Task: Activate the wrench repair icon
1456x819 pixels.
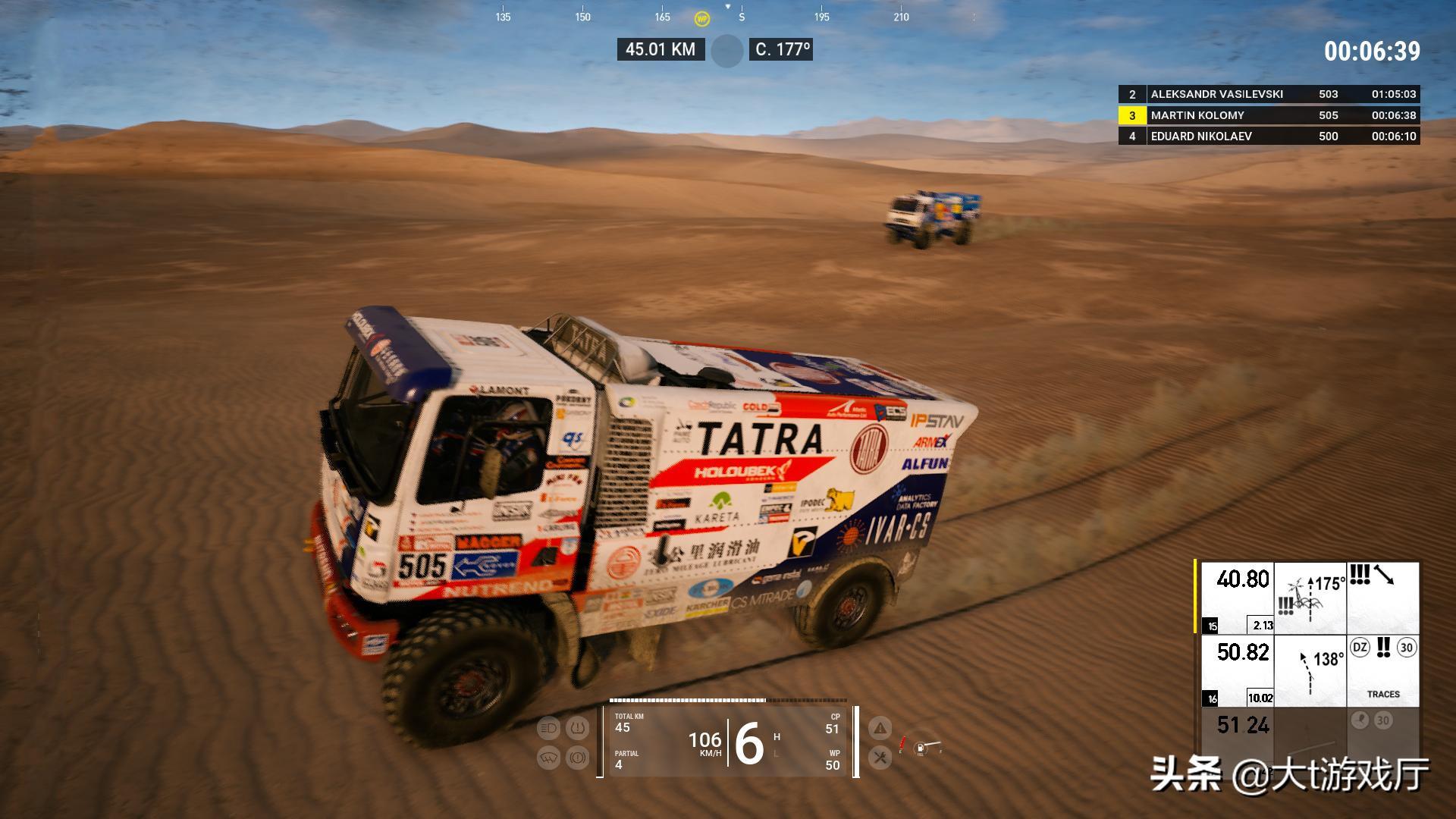Action: 880,757
